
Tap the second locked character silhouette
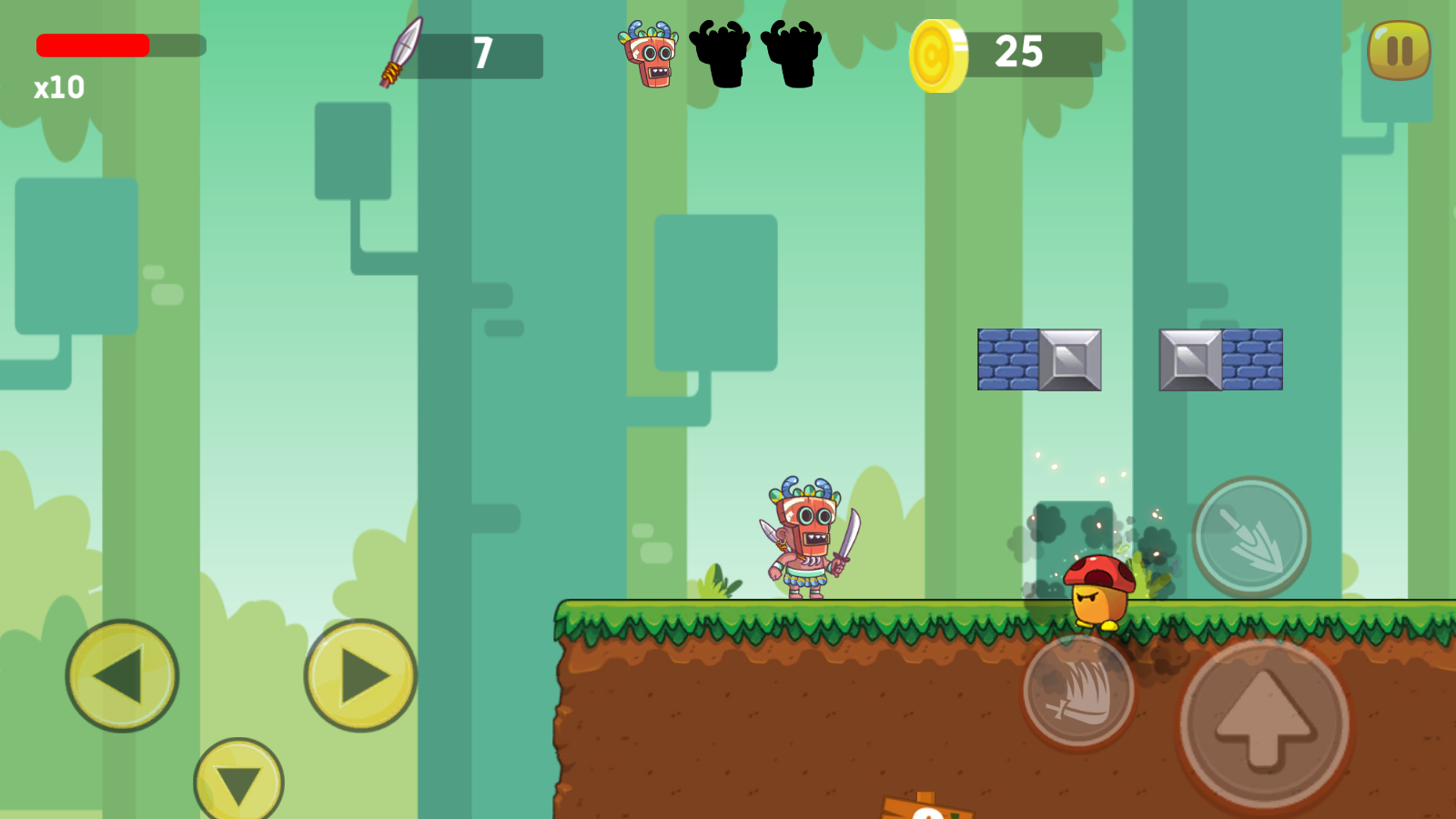coord(790,55)
